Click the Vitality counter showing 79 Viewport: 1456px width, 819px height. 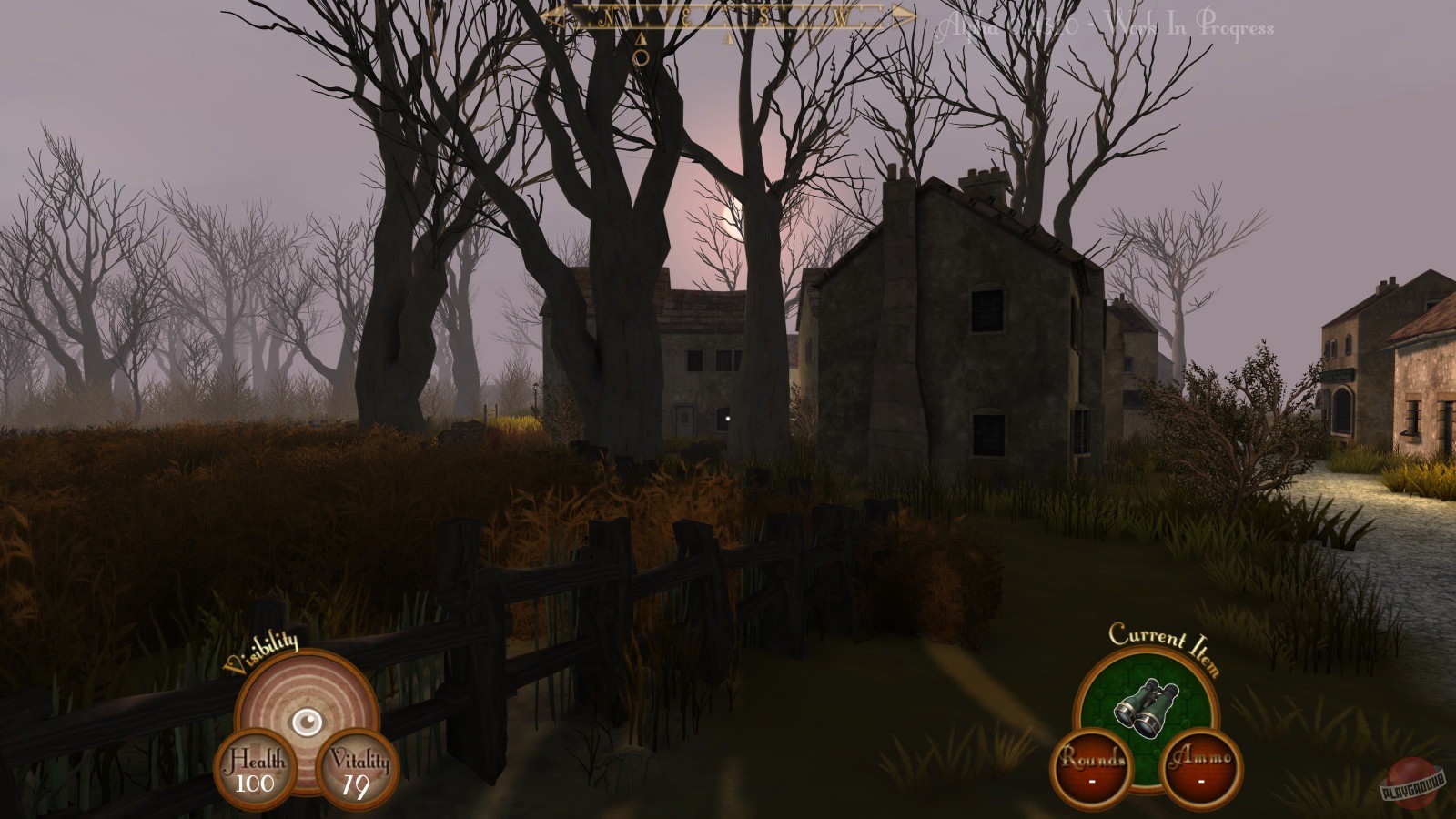click(x=359, y=771)
